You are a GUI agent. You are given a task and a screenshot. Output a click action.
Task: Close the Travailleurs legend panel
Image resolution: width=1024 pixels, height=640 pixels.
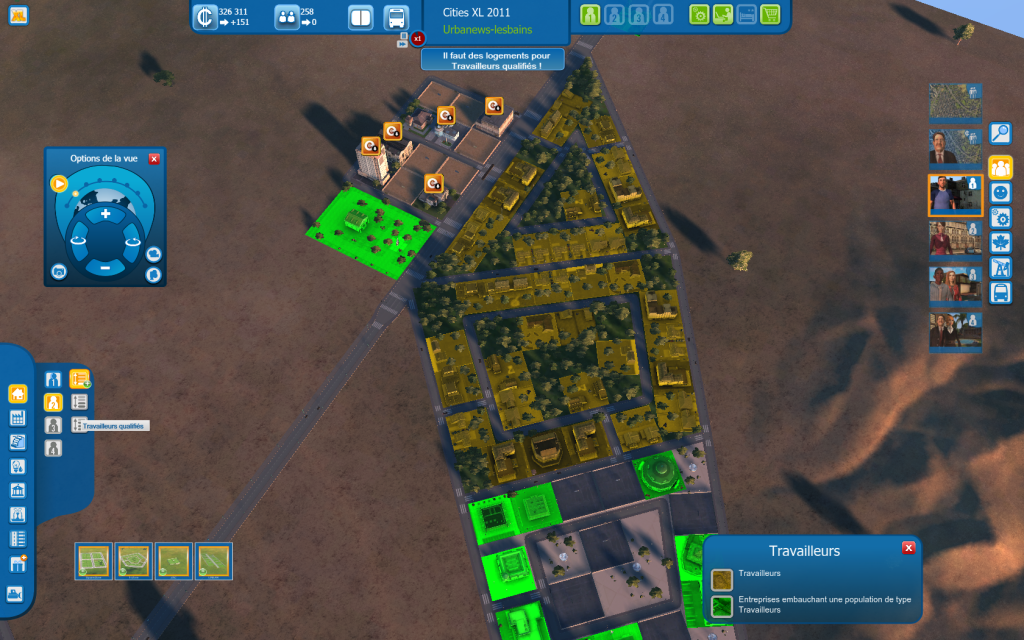click(x=908, y=548)
